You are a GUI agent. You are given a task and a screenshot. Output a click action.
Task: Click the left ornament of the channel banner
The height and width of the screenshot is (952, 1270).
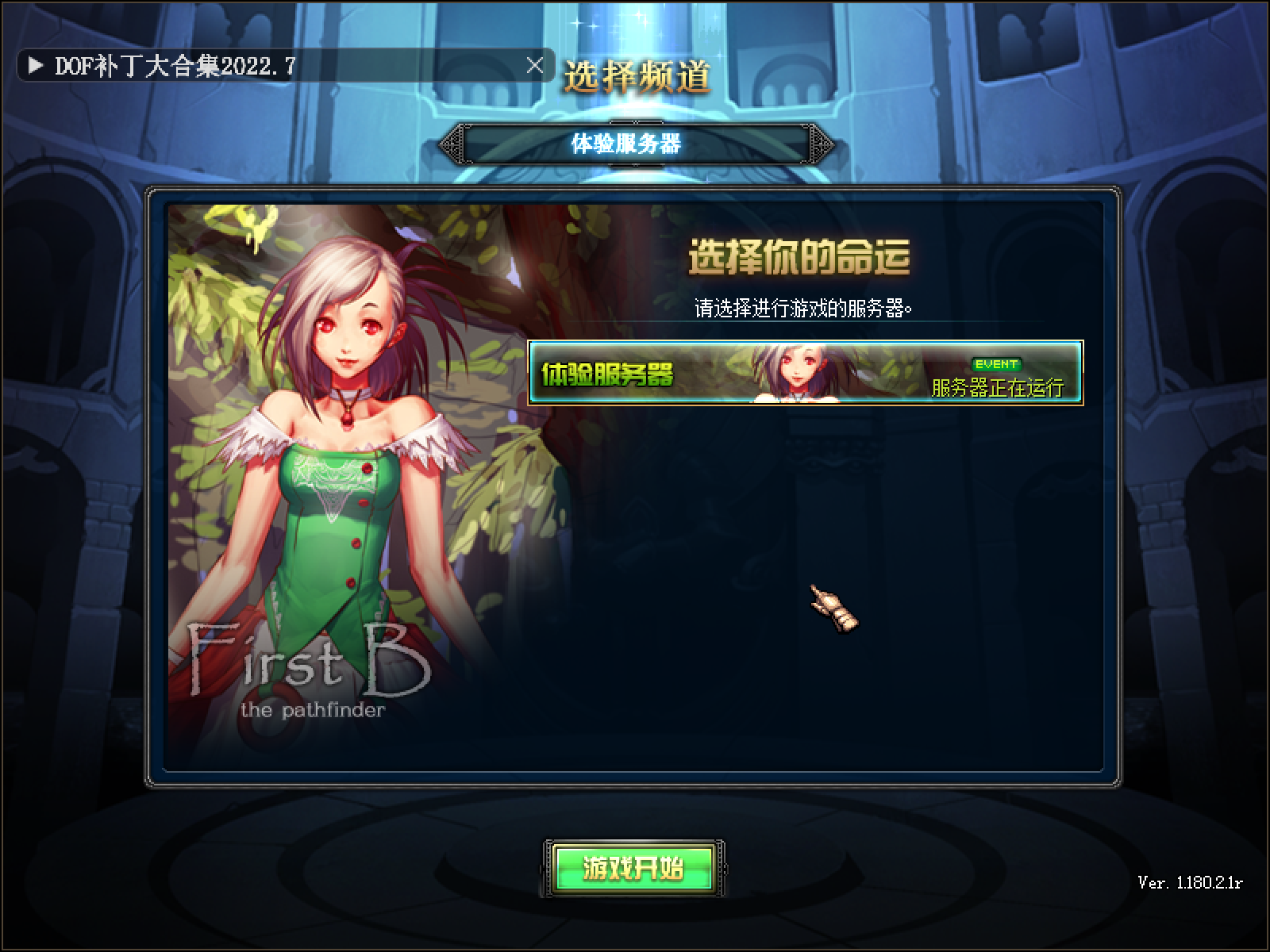click(453, 144)
